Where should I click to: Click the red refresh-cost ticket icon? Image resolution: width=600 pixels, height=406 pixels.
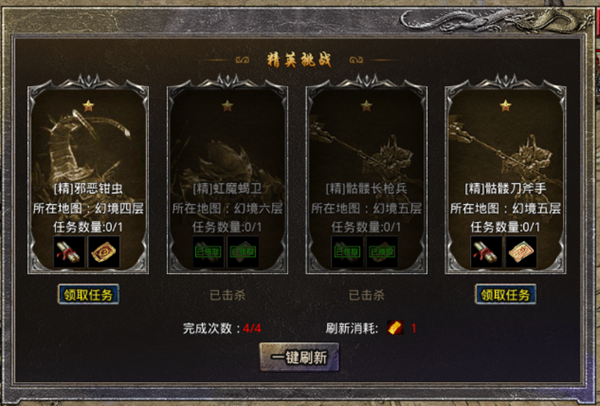click(x=395, y=328)
